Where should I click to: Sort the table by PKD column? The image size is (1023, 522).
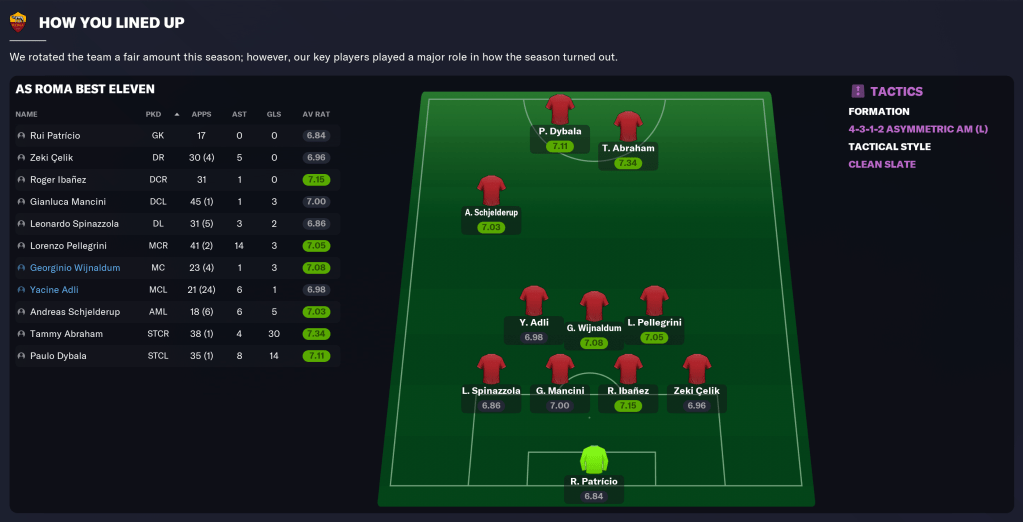153,114
